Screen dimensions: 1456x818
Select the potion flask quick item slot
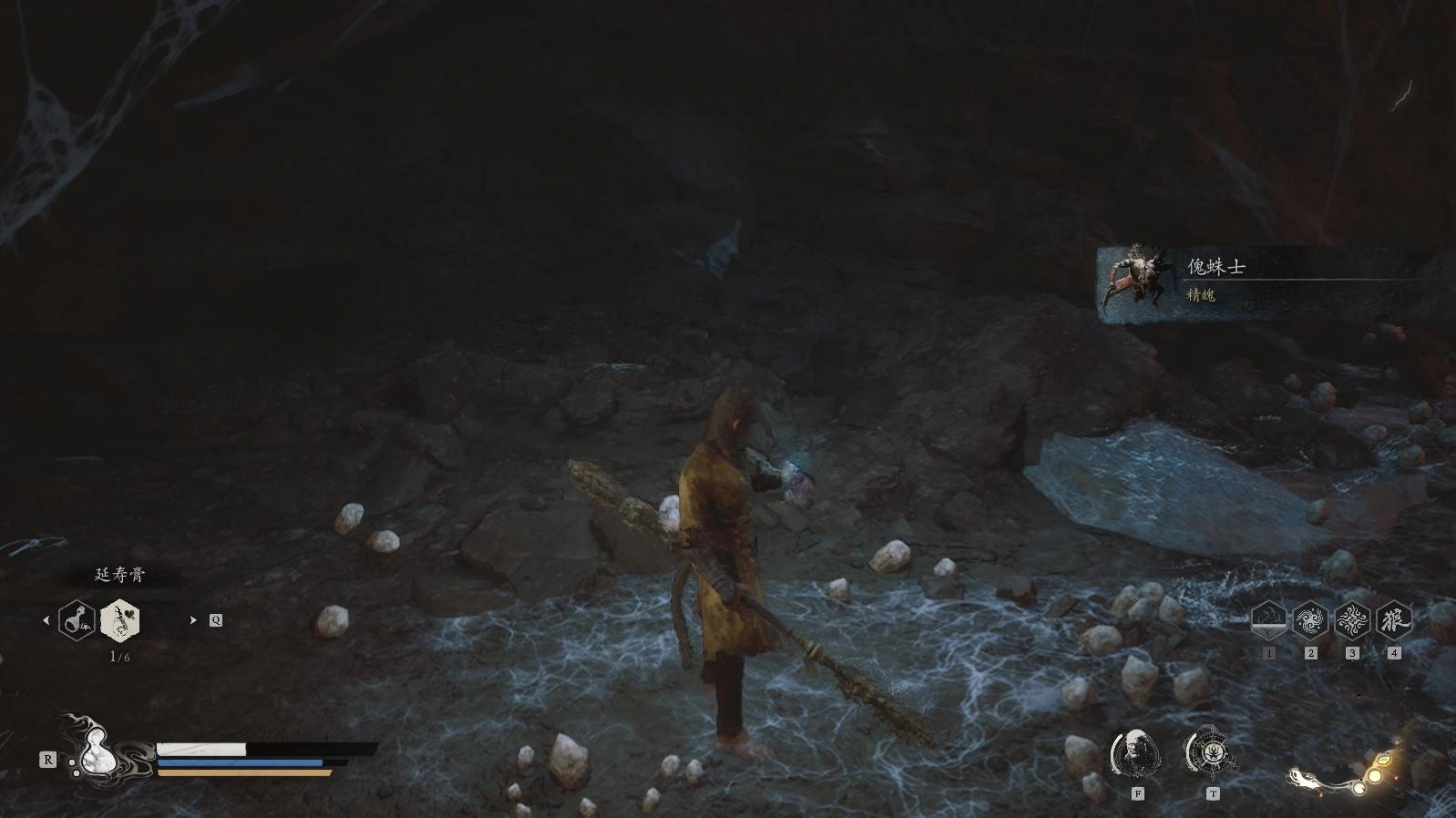[77, 620]
